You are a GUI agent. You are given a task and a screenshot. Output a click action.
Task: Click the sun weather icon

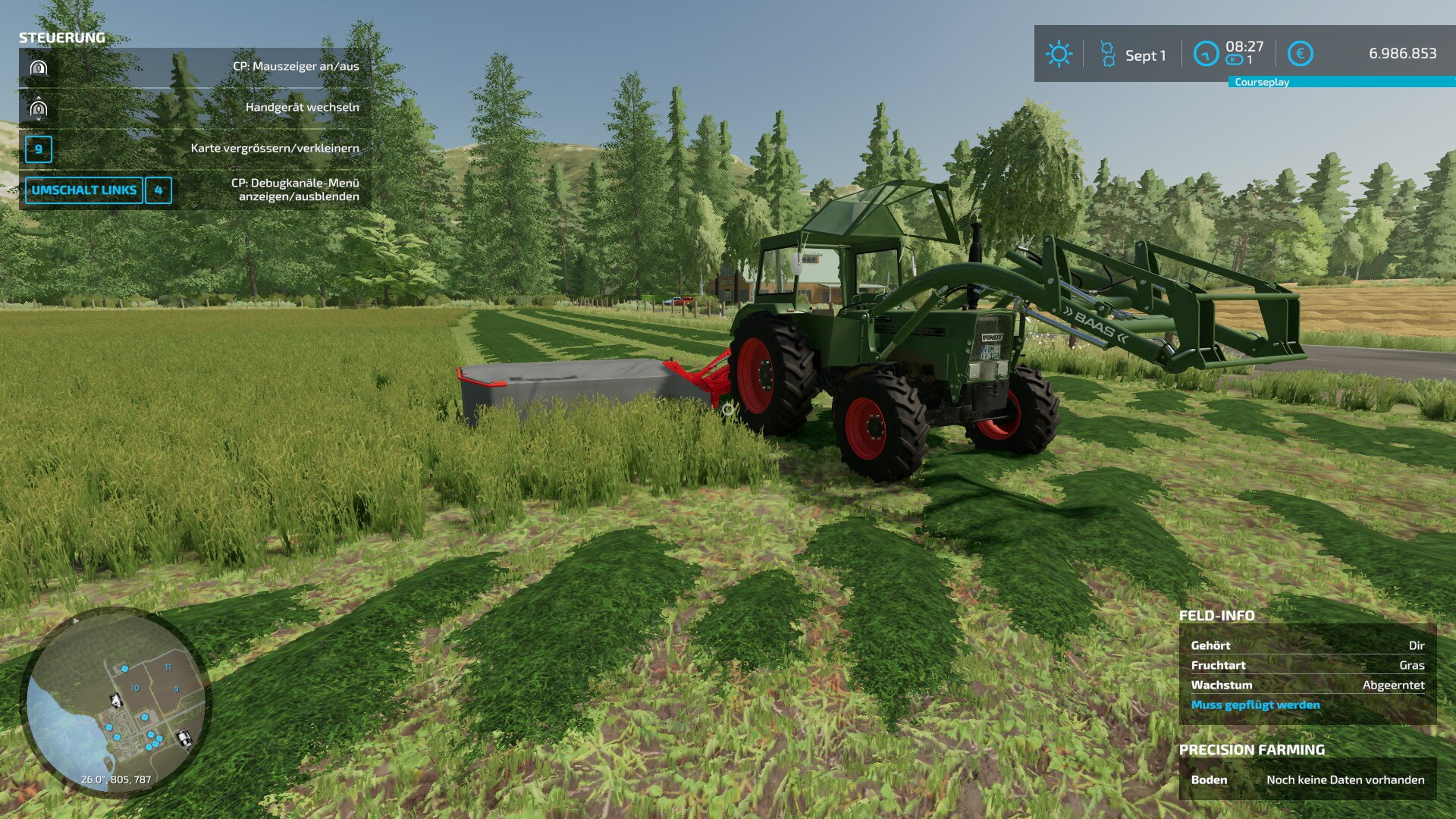pos(1058,55)
